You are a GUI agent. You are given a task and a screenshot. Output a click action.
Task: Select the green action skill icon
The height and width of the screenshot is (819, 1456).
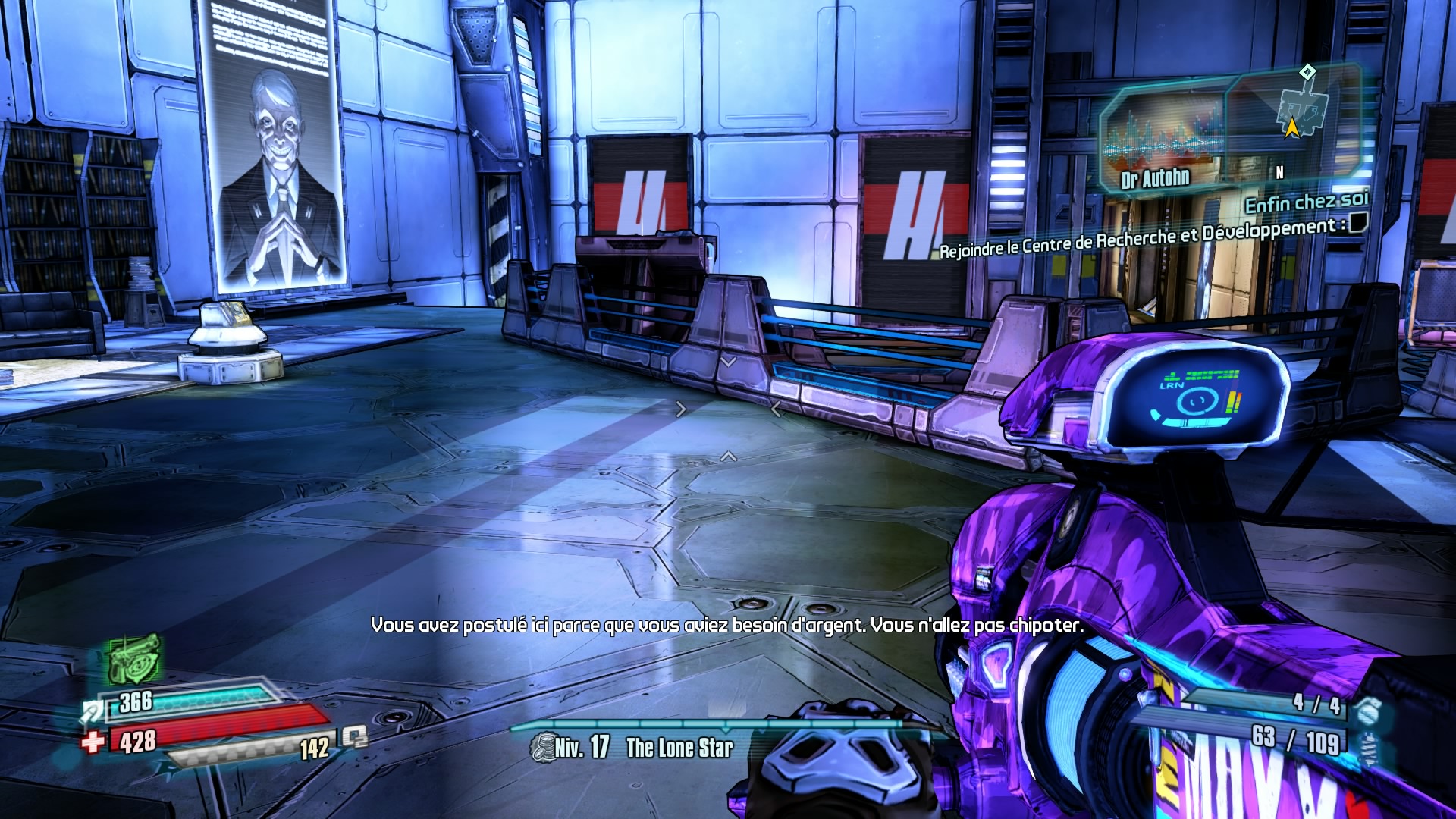(133, 658)
